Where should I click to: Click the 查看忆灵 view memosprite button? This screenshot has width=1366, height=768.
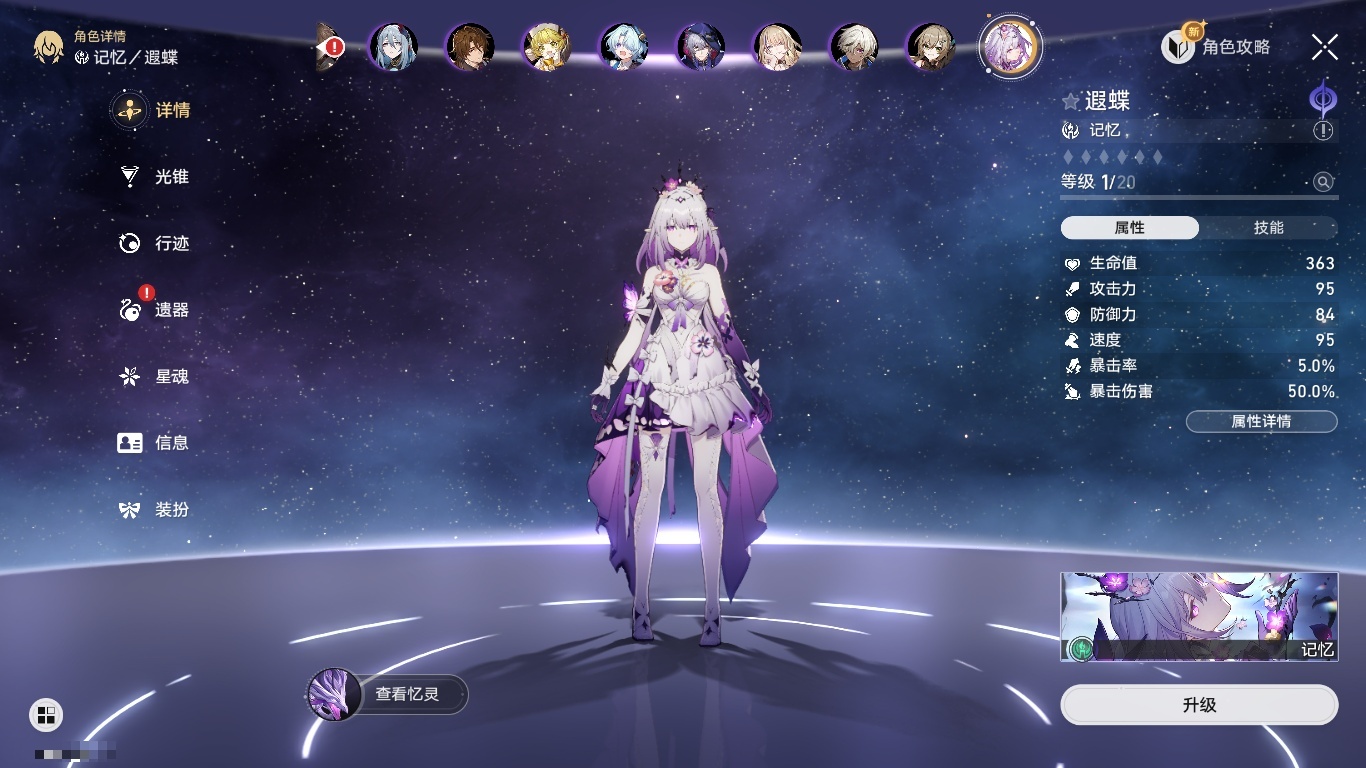tap(388, 694)
